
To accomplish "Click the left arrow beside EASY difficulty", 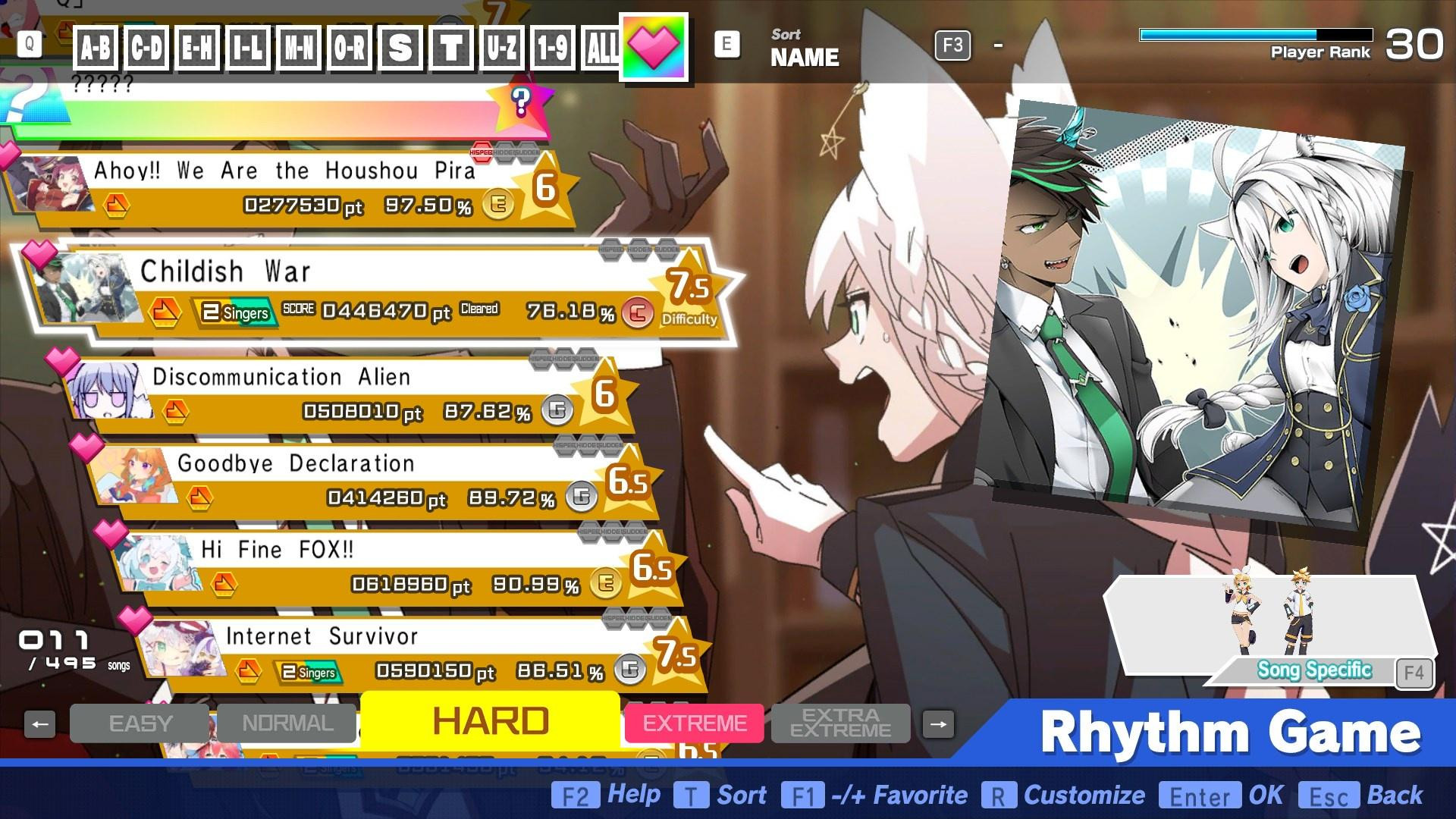I will [x=39, y=723].
